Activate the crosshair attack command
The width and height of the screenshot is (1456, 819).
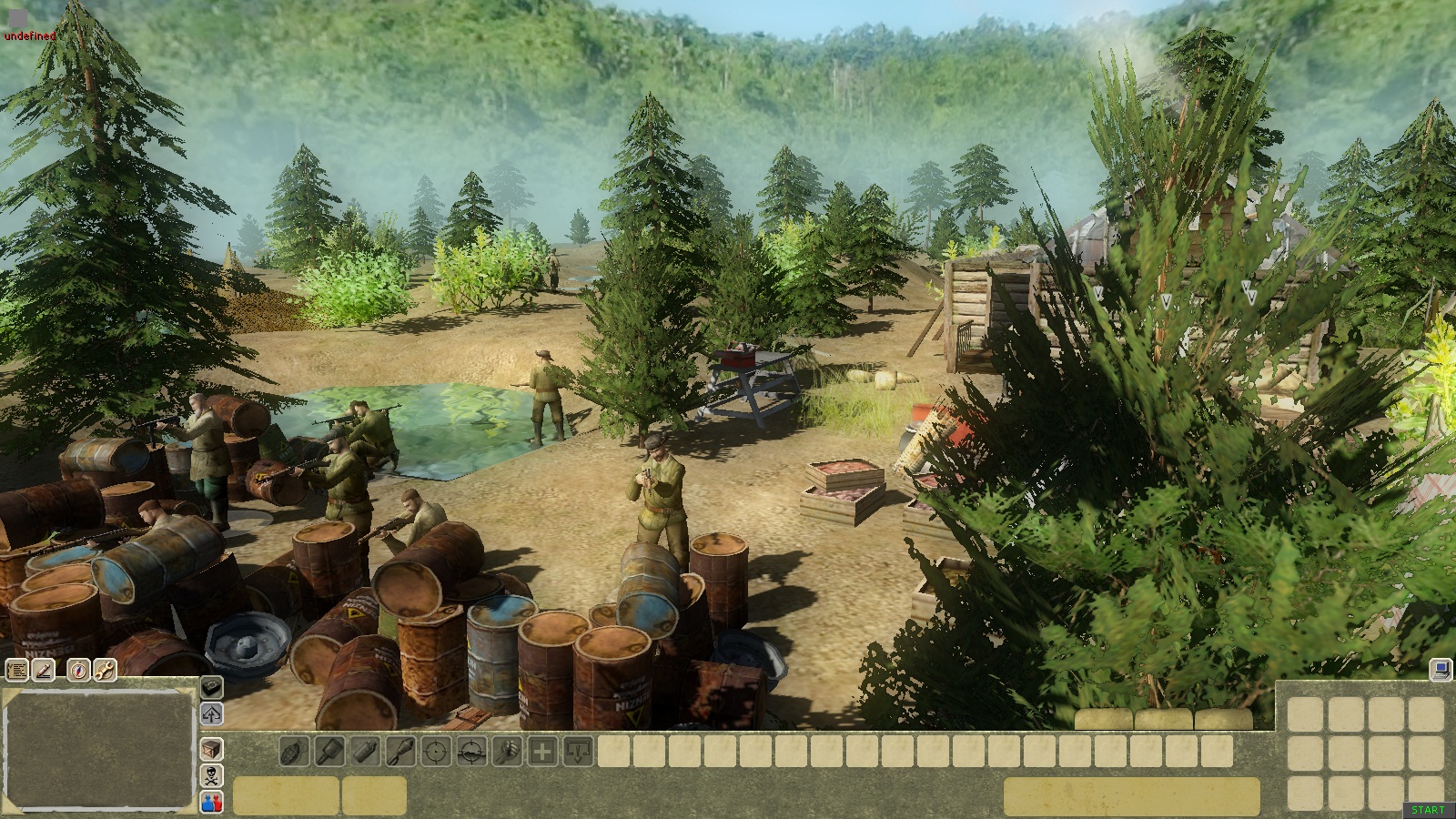click(436, 753)
